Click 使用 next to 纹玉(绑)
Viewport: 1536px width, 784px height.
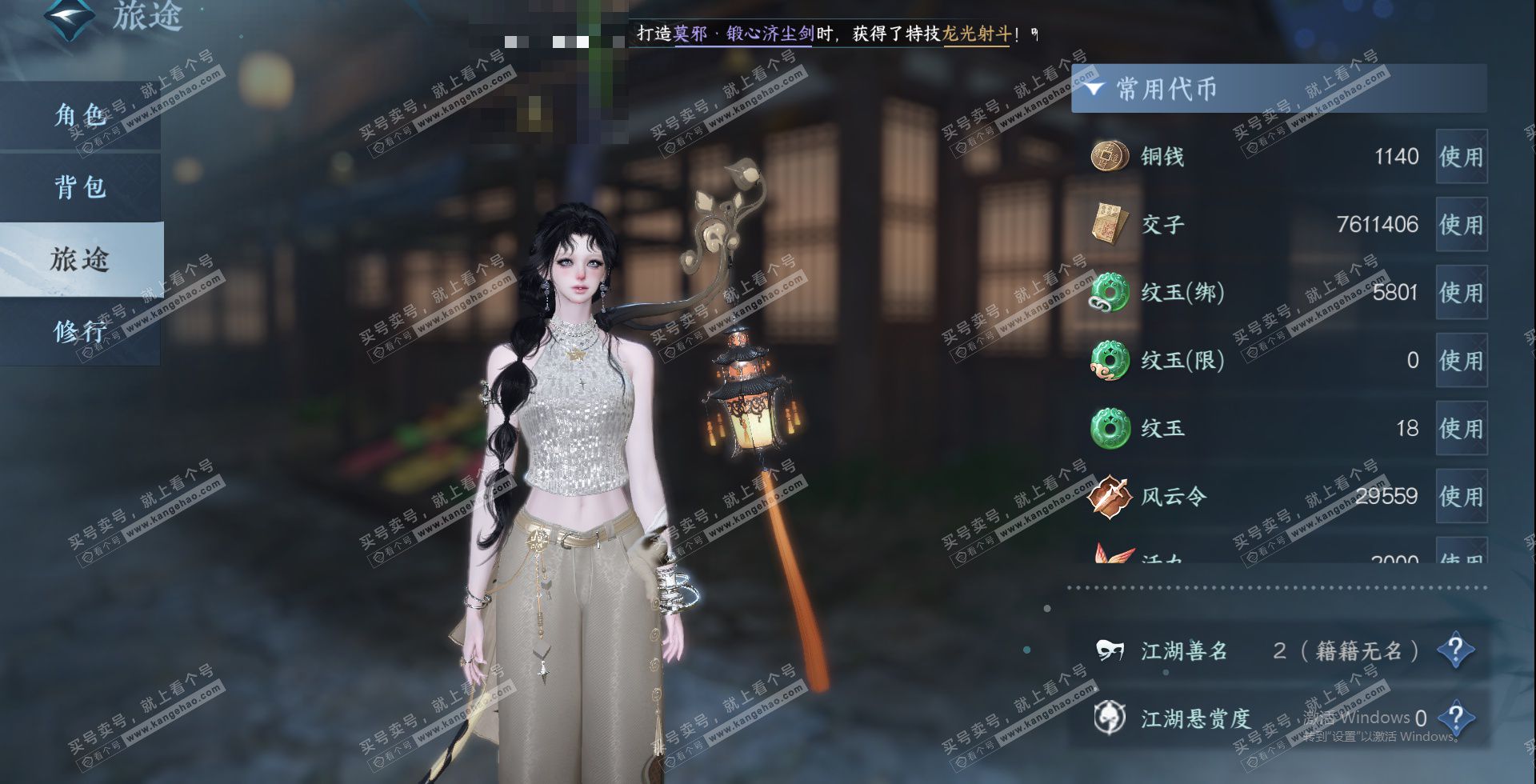point(1461,293)
